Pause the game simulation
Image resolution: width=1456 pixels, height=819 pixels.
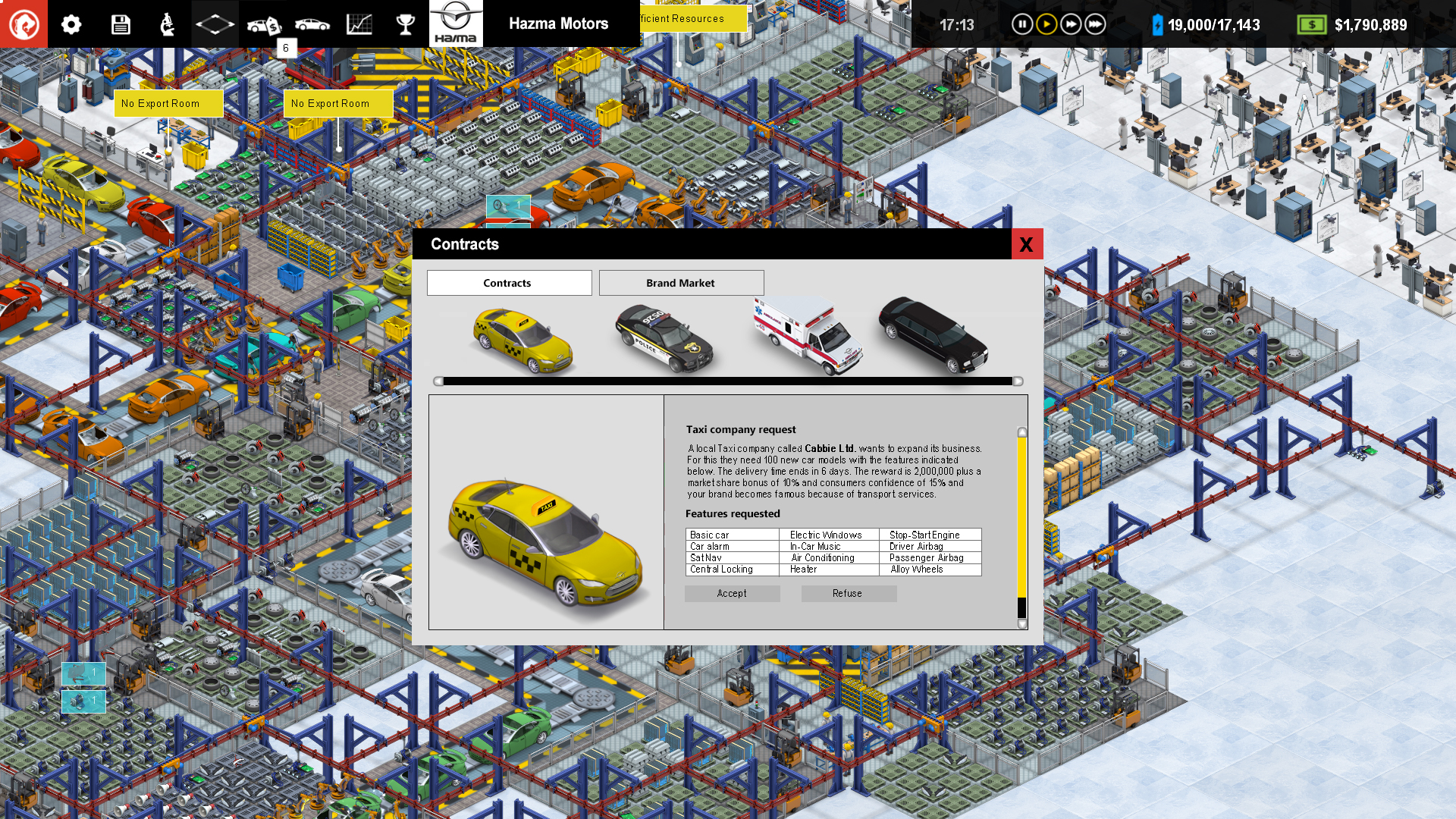tap(1022, 24)
